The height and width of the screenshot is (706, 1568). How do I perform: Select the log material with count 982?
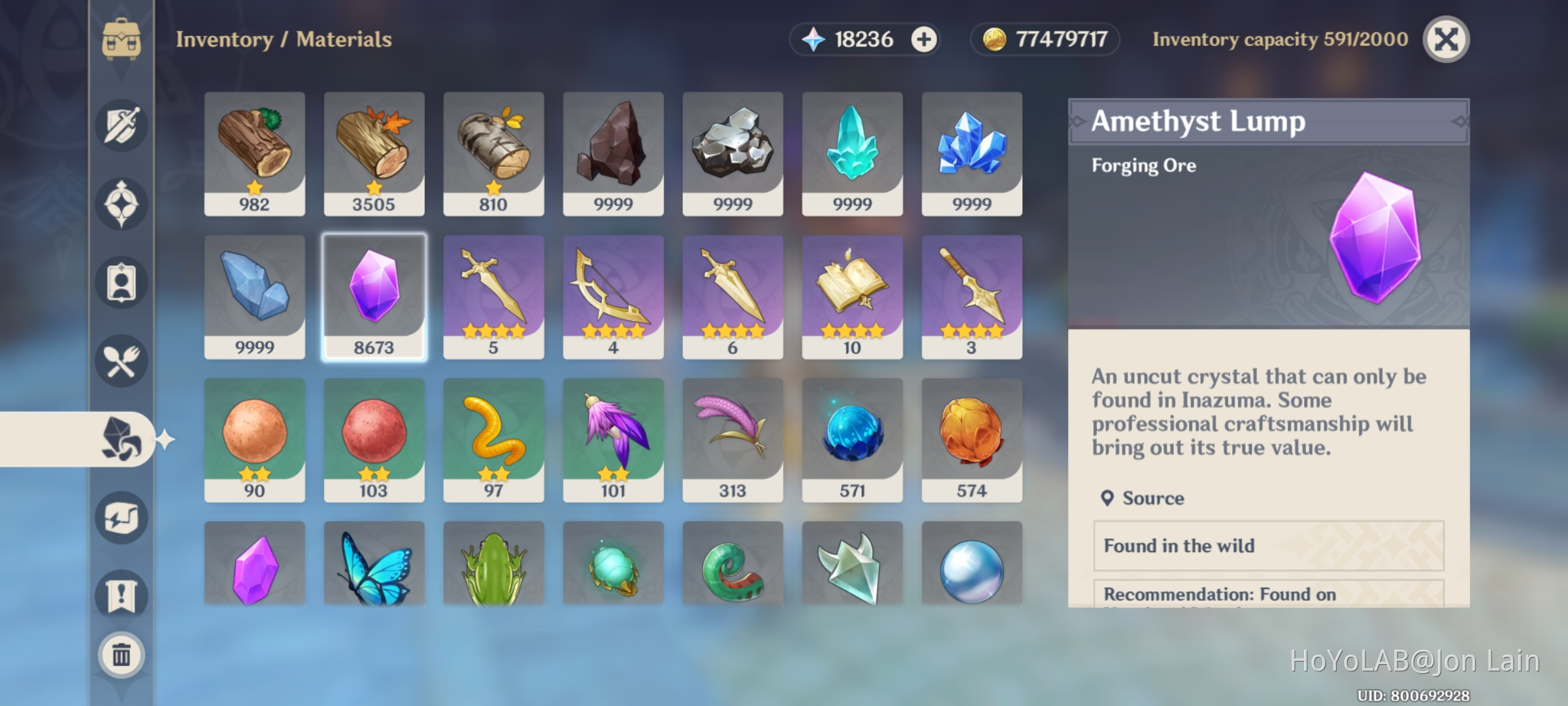[254, 154]
